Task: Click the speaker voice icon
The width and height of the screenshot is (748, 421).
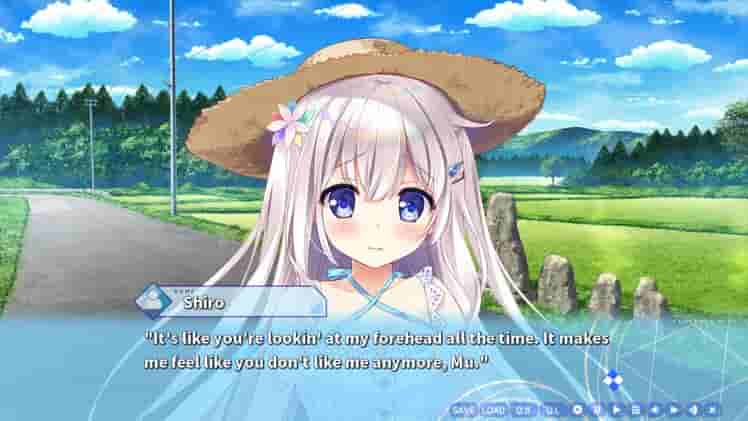Action: click(693, 410)
